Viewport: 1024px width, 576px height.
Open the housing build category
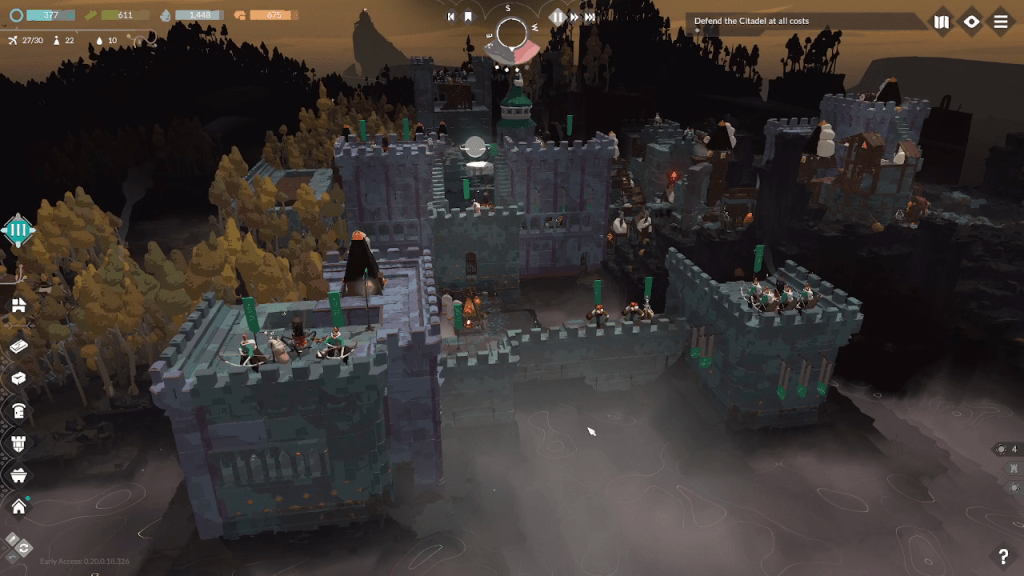[18, 305]
